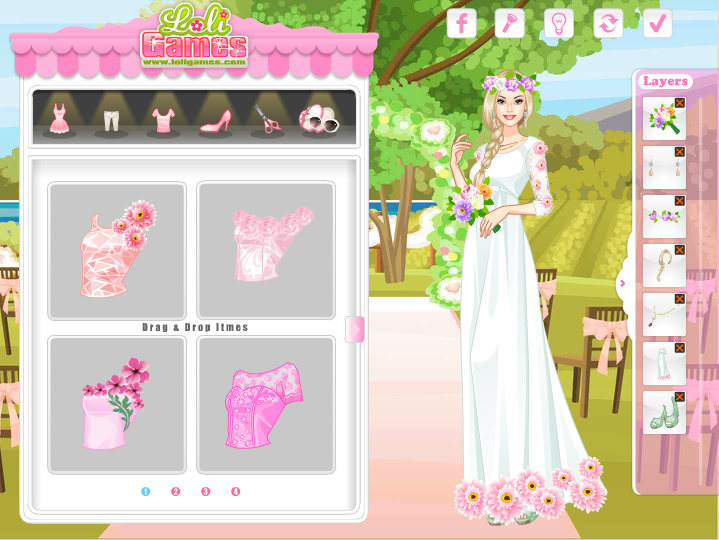Switch to the pants category
This screenshot has width=719, height=540.
tap(110, 120)
